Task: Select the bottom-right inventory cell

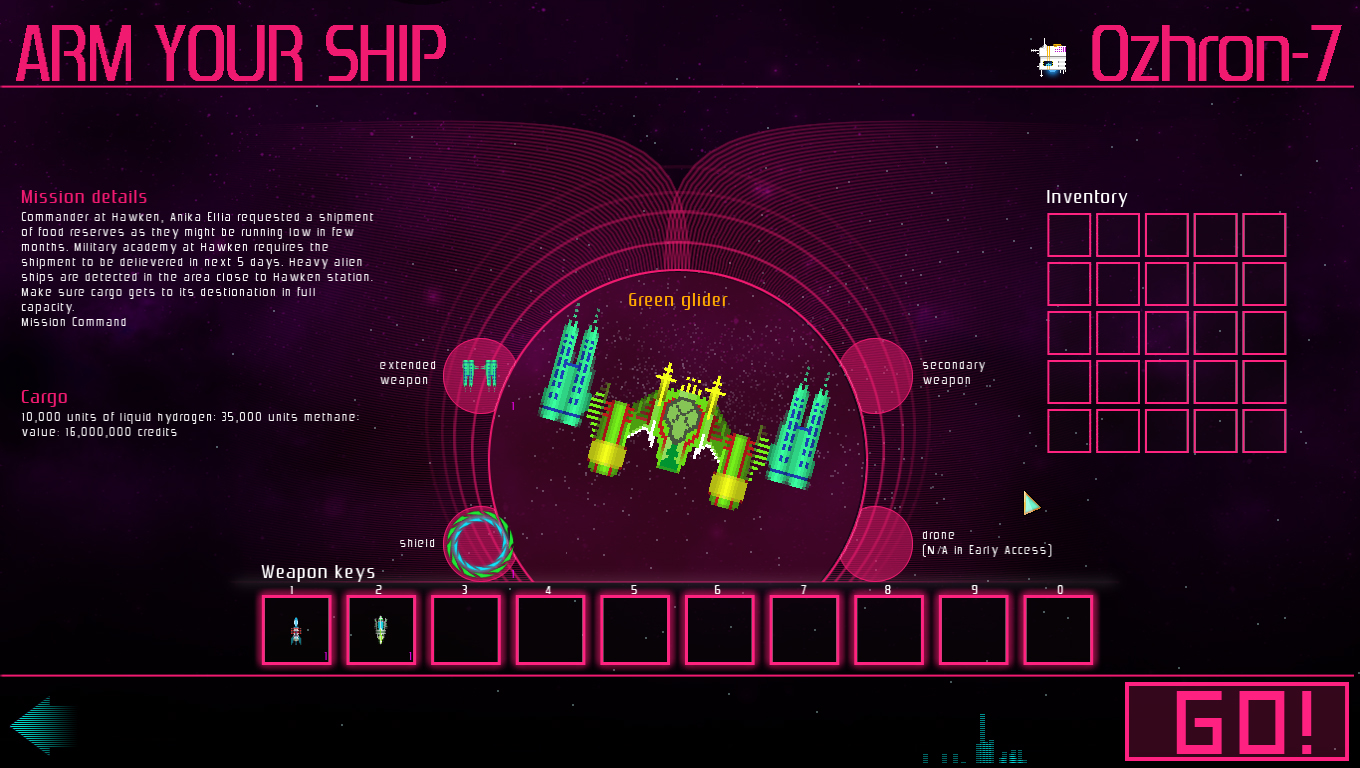Action: 1264,430
